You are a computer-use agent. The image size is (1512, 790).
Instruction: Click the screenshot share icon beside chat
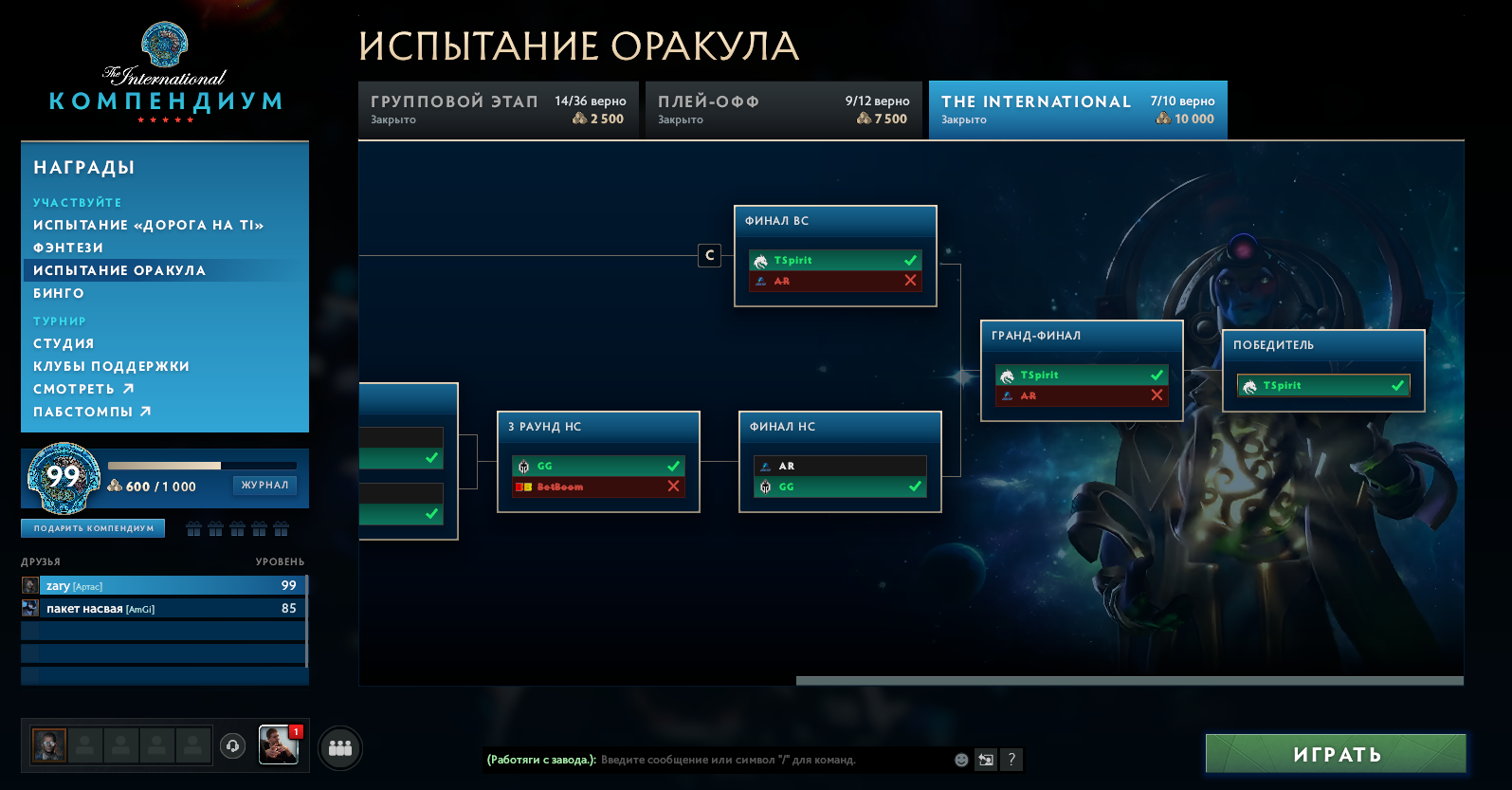(x=985, y=760)
